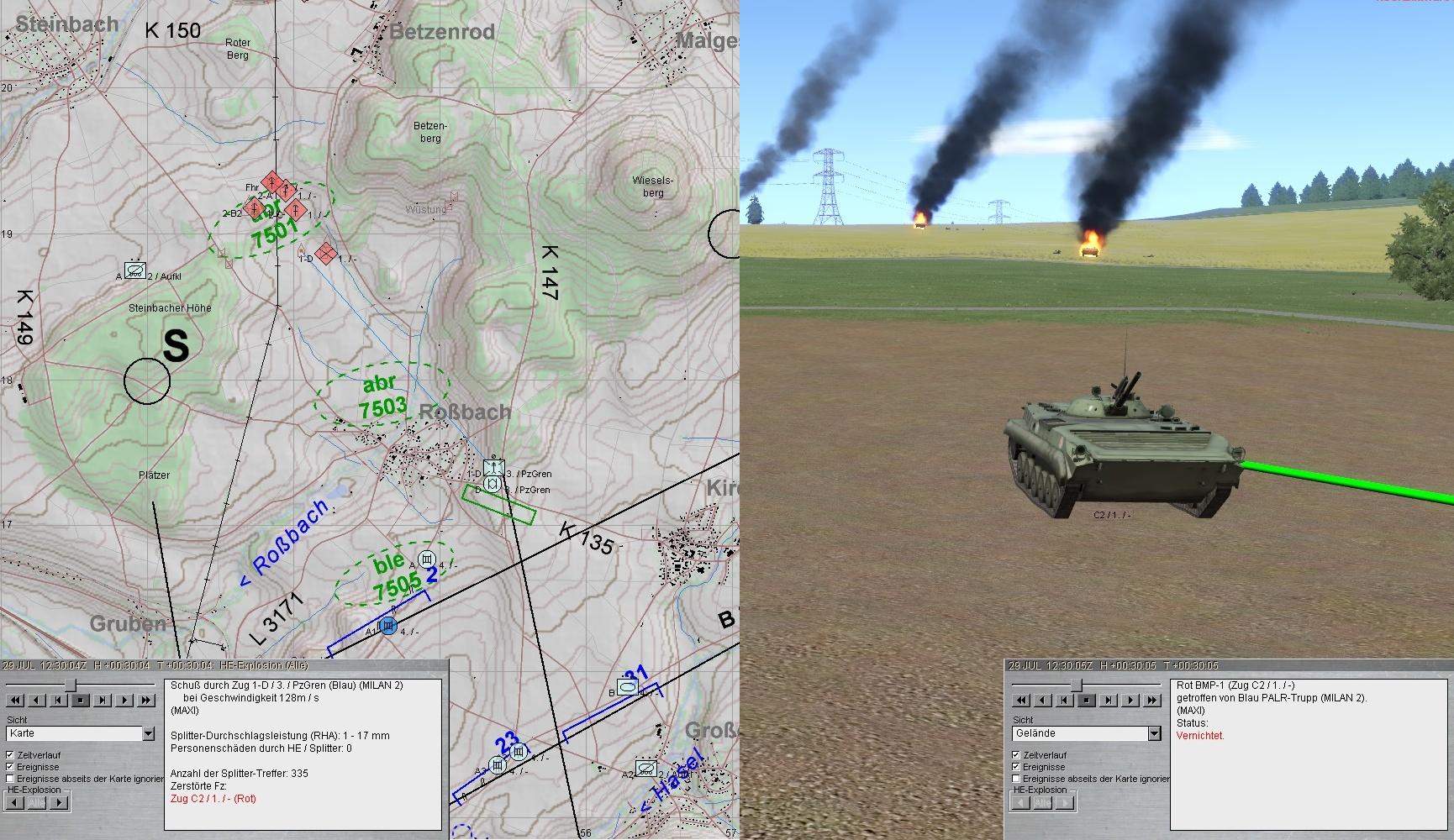Stop playback in the Gelände replay panel
The height and width of the screenshot is (840, 1454).
[x=1087, y=700]
